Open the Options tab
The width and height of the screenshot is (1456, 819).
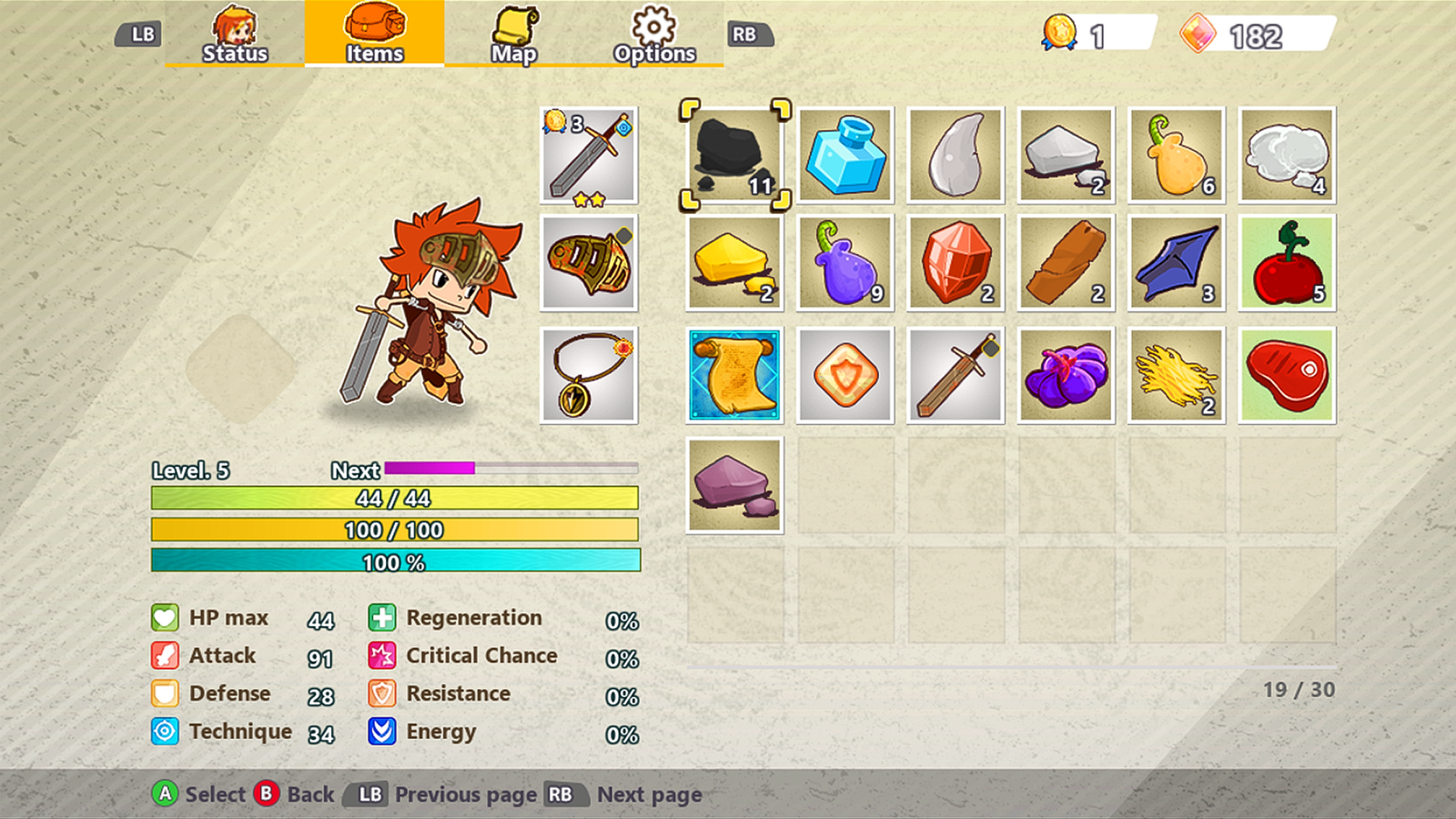point(653,36)
